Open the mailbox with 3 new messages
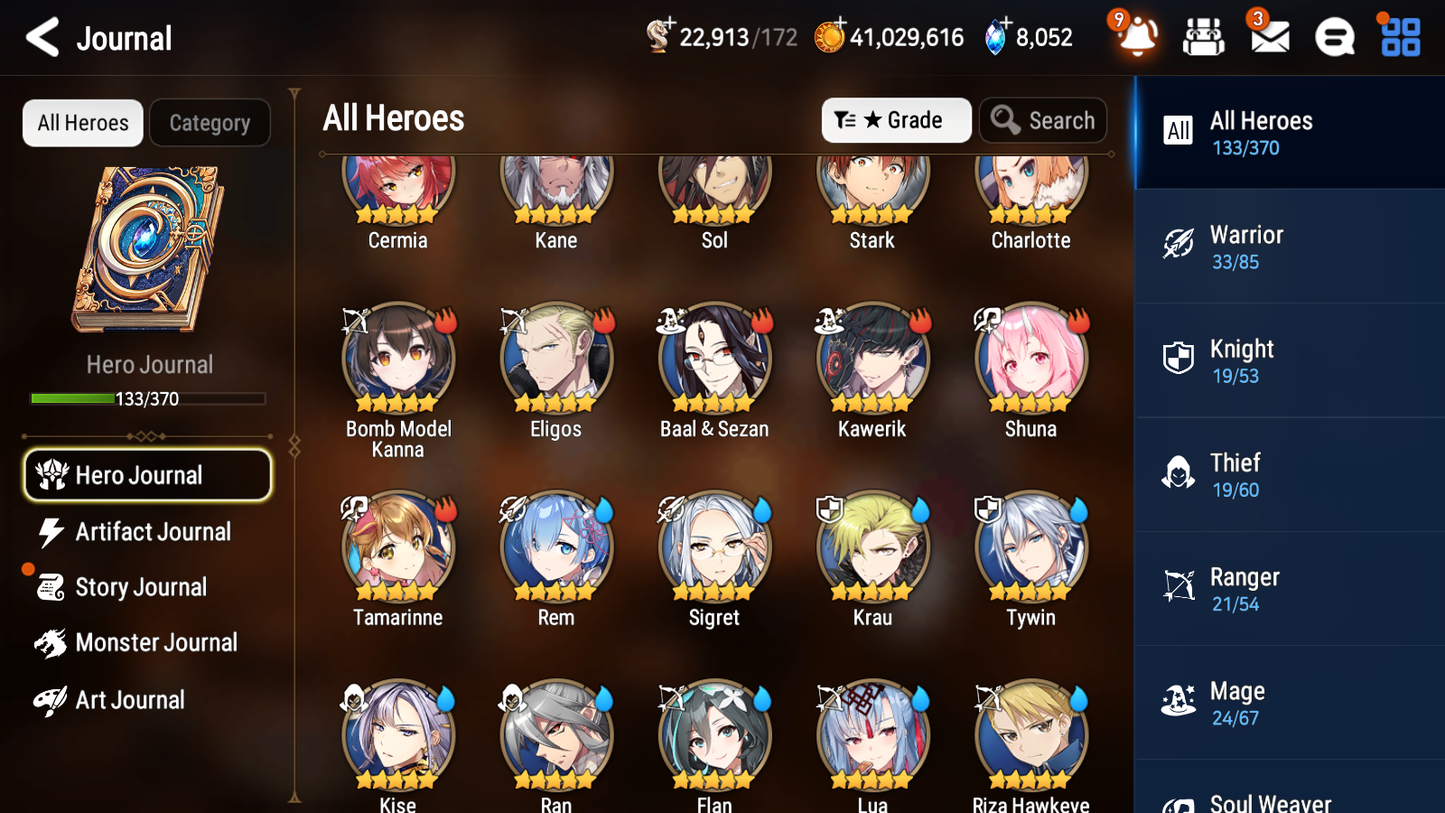The image size is (1445, 813). click(x=1269, y=36)
